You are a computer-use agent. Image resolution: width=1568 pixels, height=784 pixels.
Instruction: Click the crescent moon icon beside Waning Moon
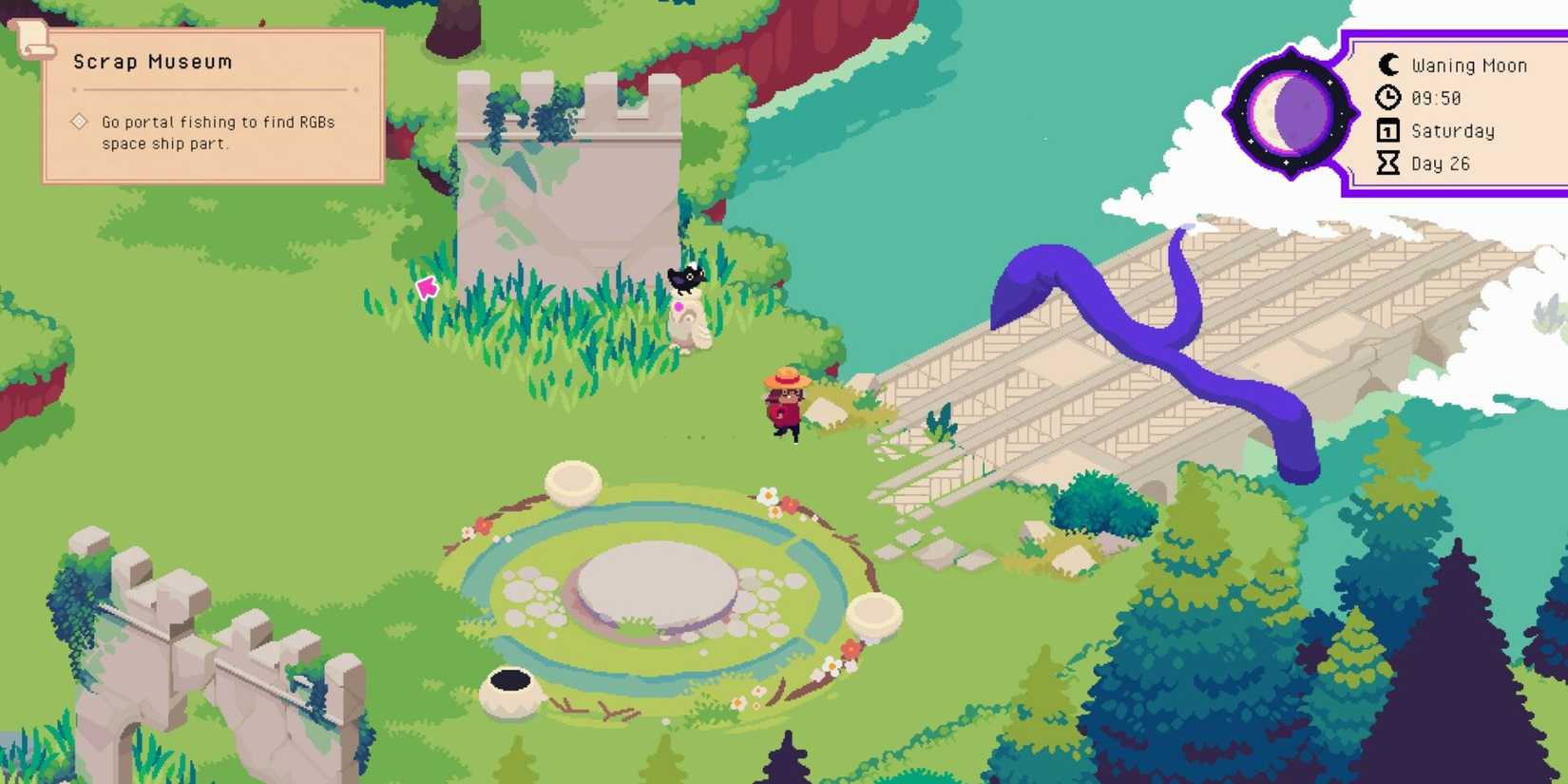(x=1386, y=65)
